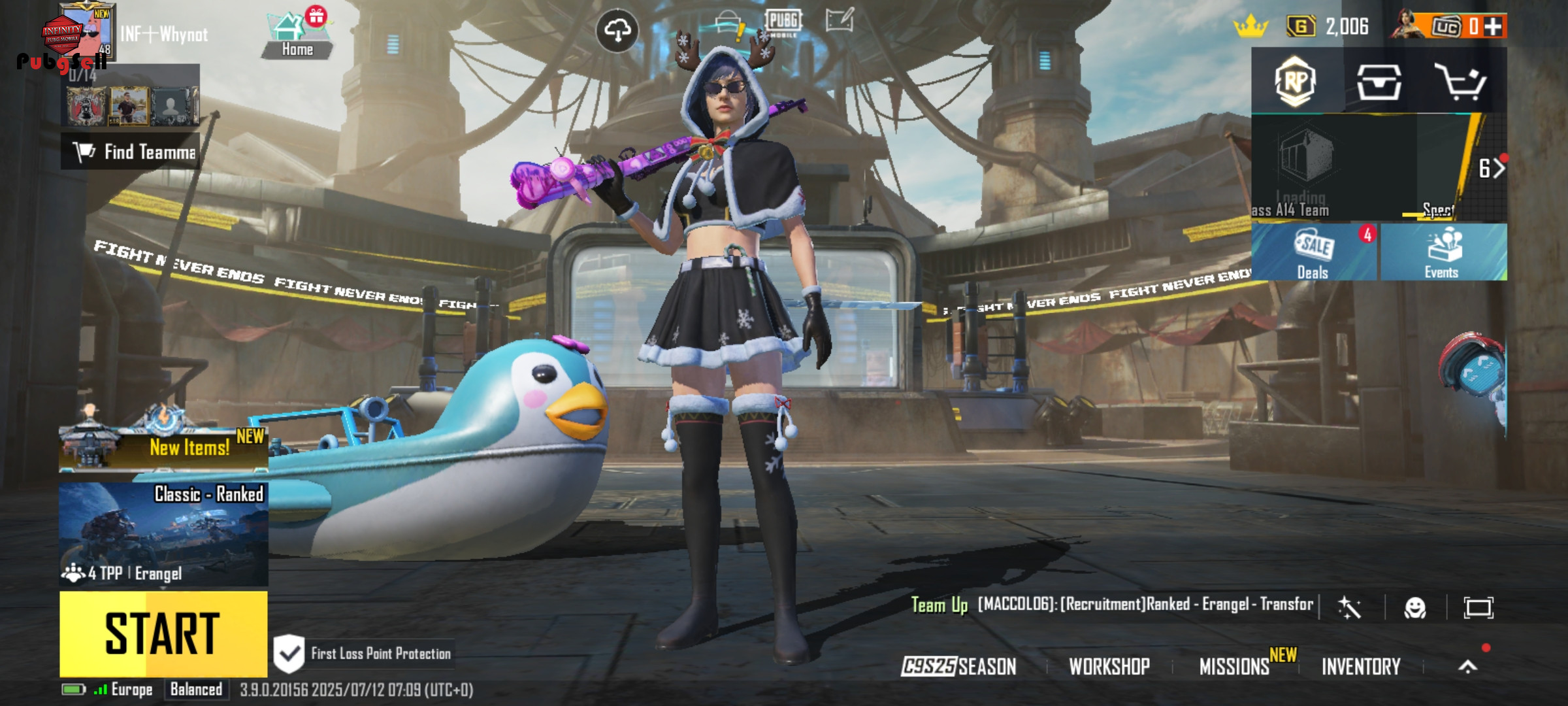The image size is (1568, 706).
Task: Add UC with the plus button
Action: (1494, 27)
